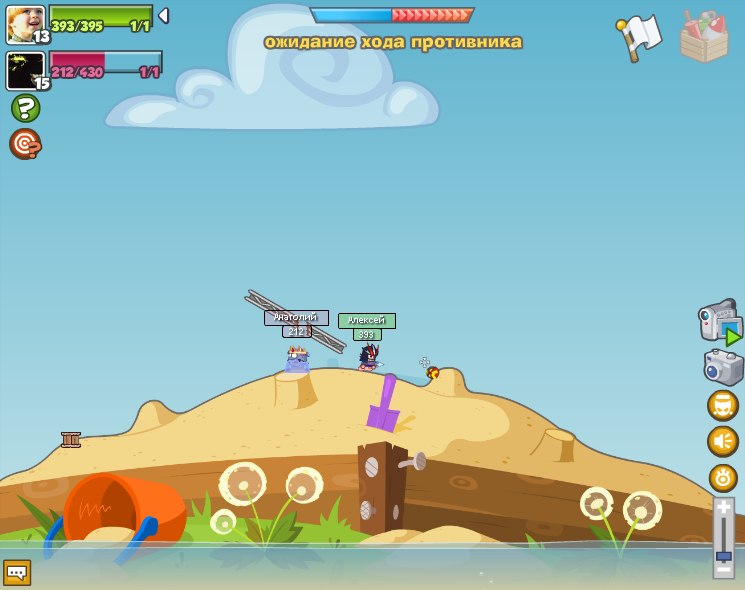Collapse team panel with the white arrow
Image resolution: width=745 pixels, height=590 pixels.
[163, 16]
